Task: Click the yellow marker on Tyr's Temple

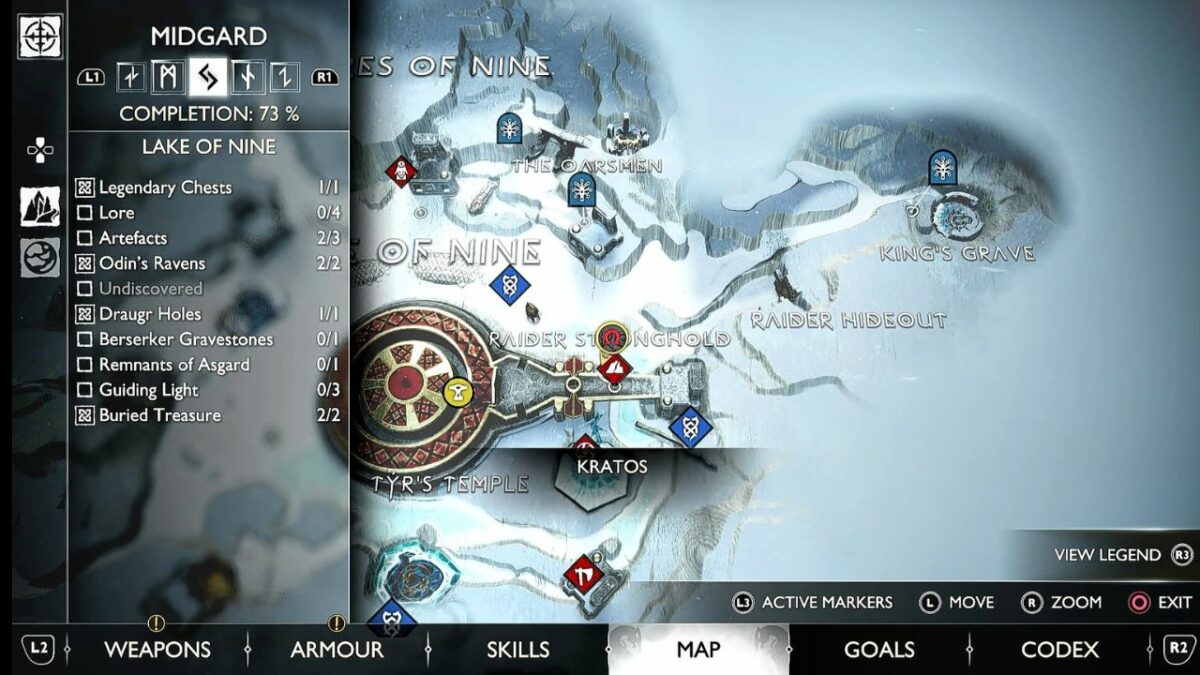Action: [x=458, y=392]
